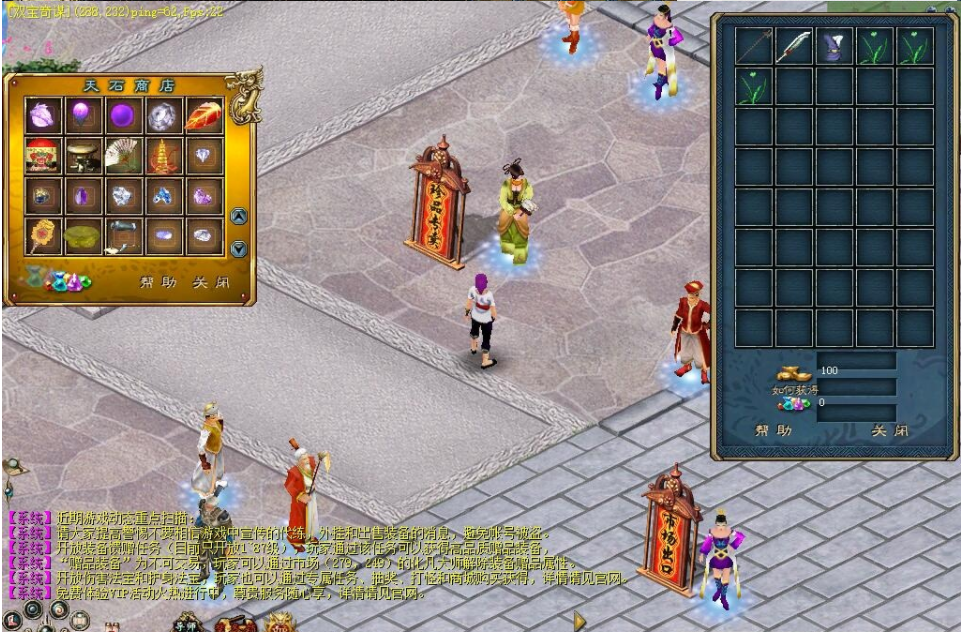Open inventory help via 帮助
This screenshot has width=961, height=632.
tap(773, 431)
